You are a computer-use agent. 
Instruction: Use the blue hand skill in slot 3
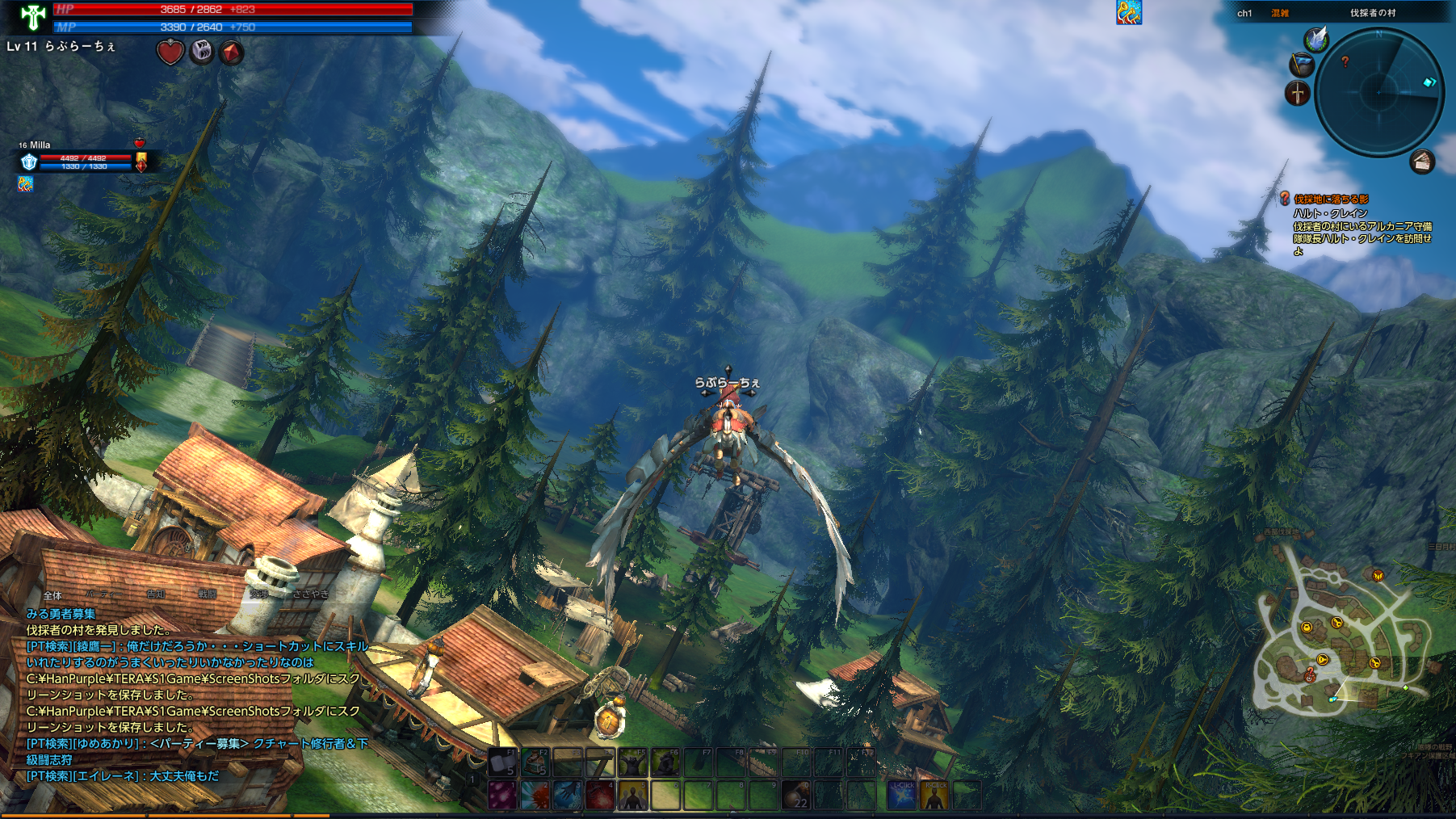(x=567, y=795)
